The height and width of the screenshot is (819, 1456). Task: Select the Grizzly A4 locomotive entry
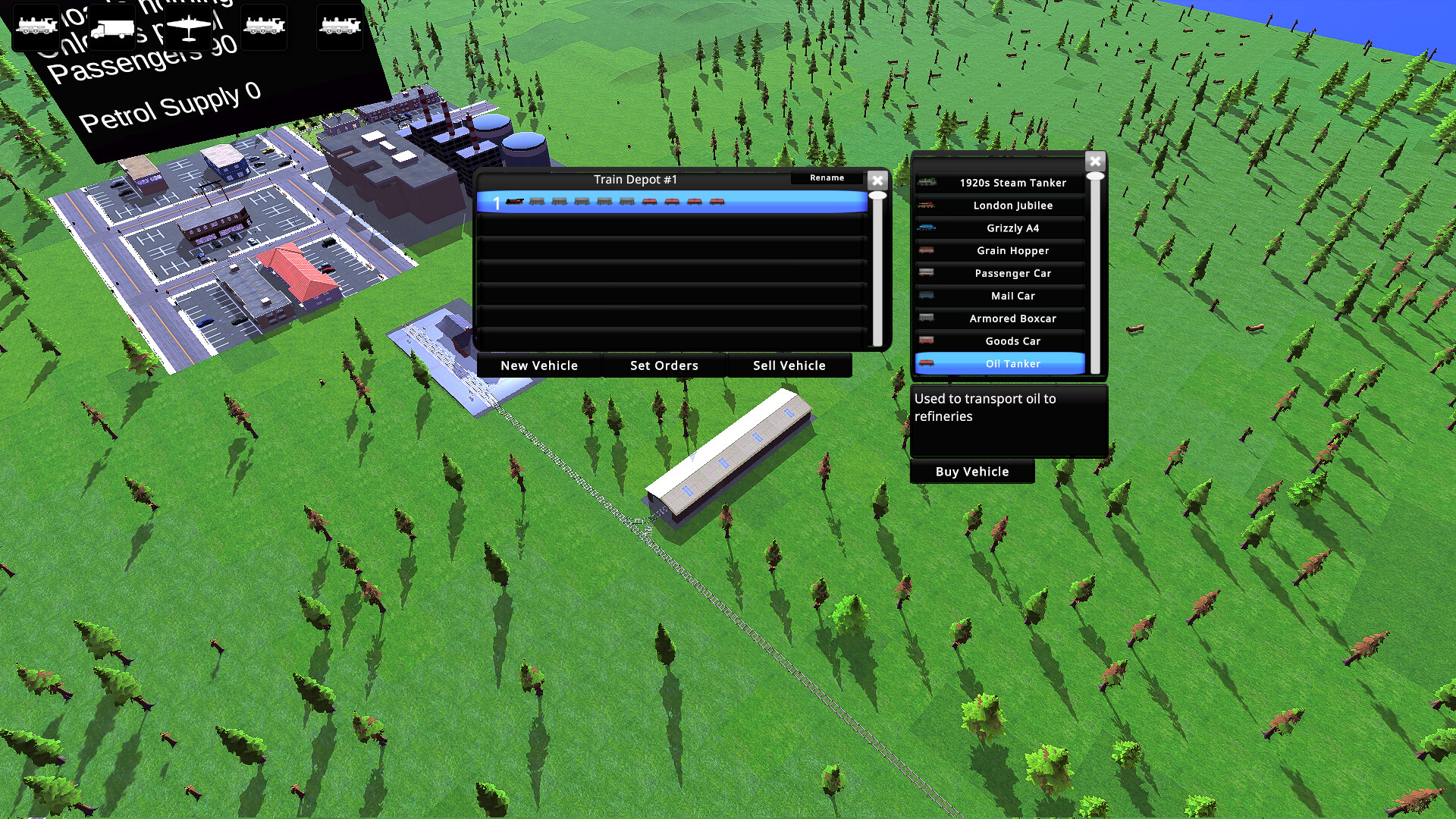(1013, 227)
